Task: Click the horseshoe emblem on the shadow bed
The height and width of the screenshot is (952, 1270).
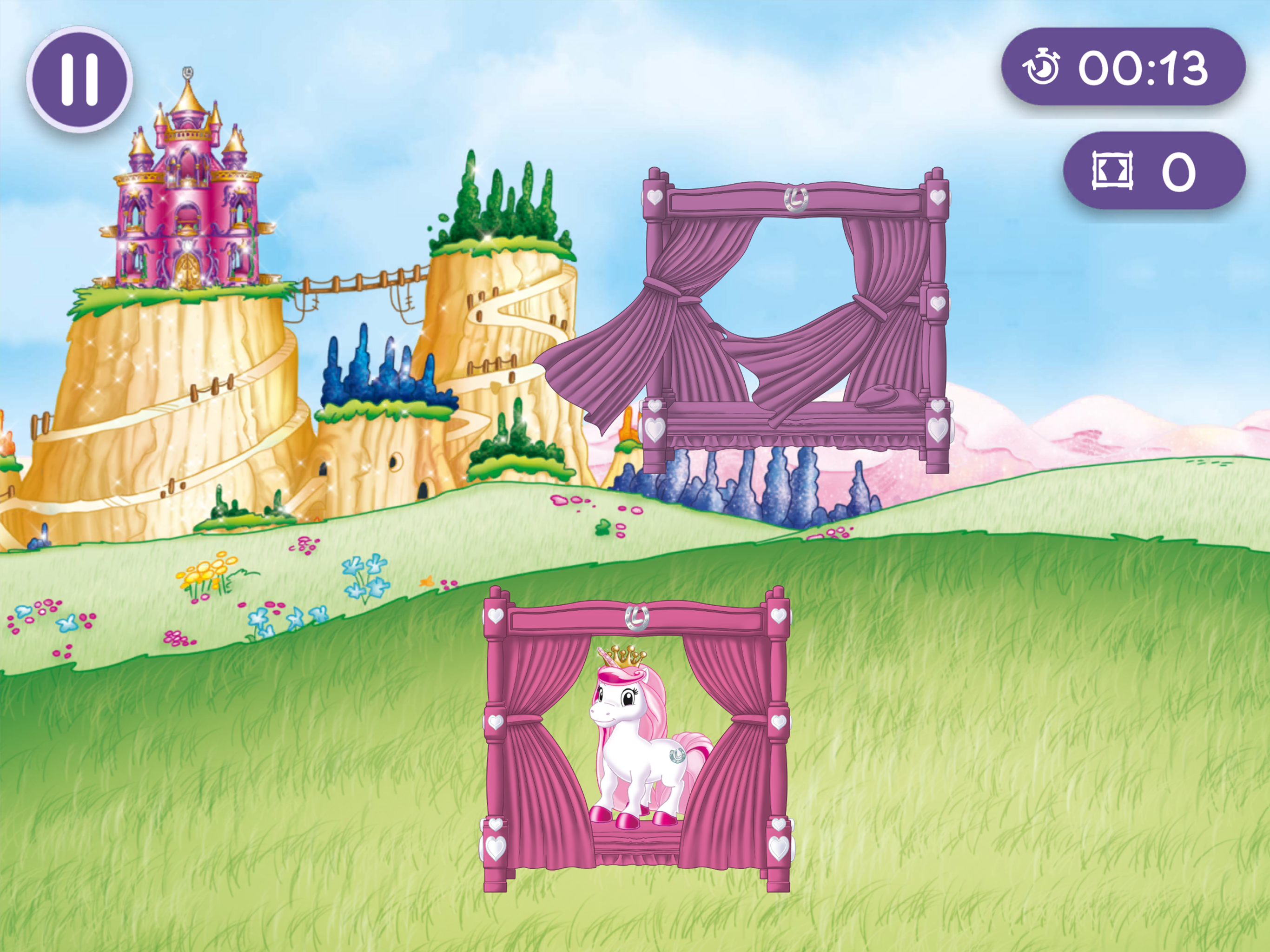Action: [796, 199]
